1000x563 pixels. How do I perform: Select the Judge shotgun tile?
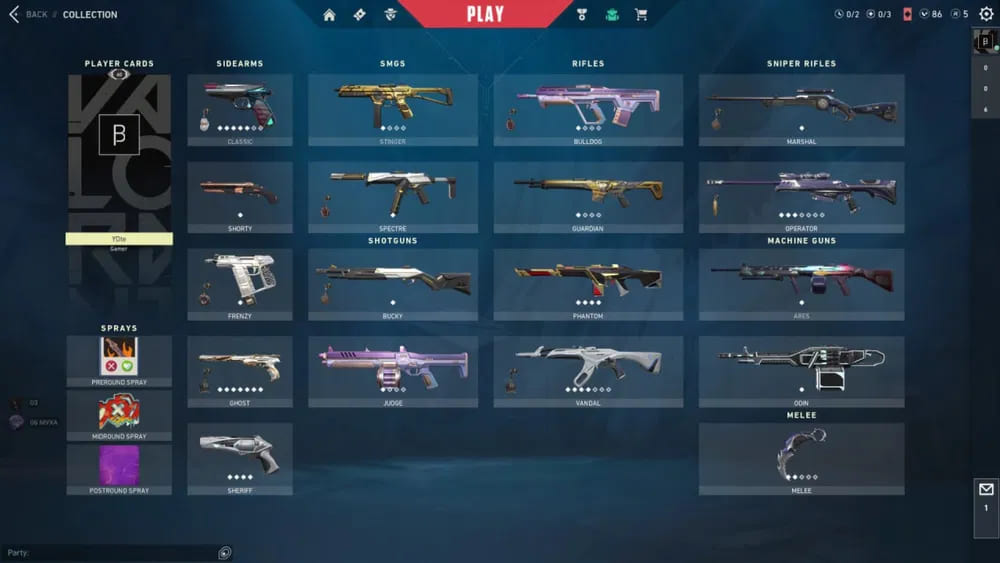pos(392,370)
